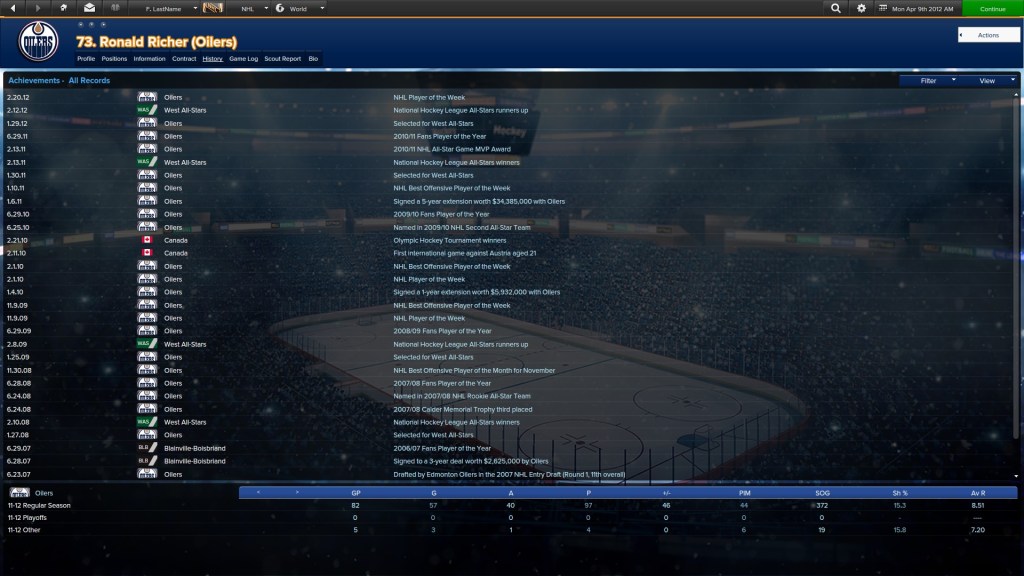Go back with the left arrow

point(14,8)
